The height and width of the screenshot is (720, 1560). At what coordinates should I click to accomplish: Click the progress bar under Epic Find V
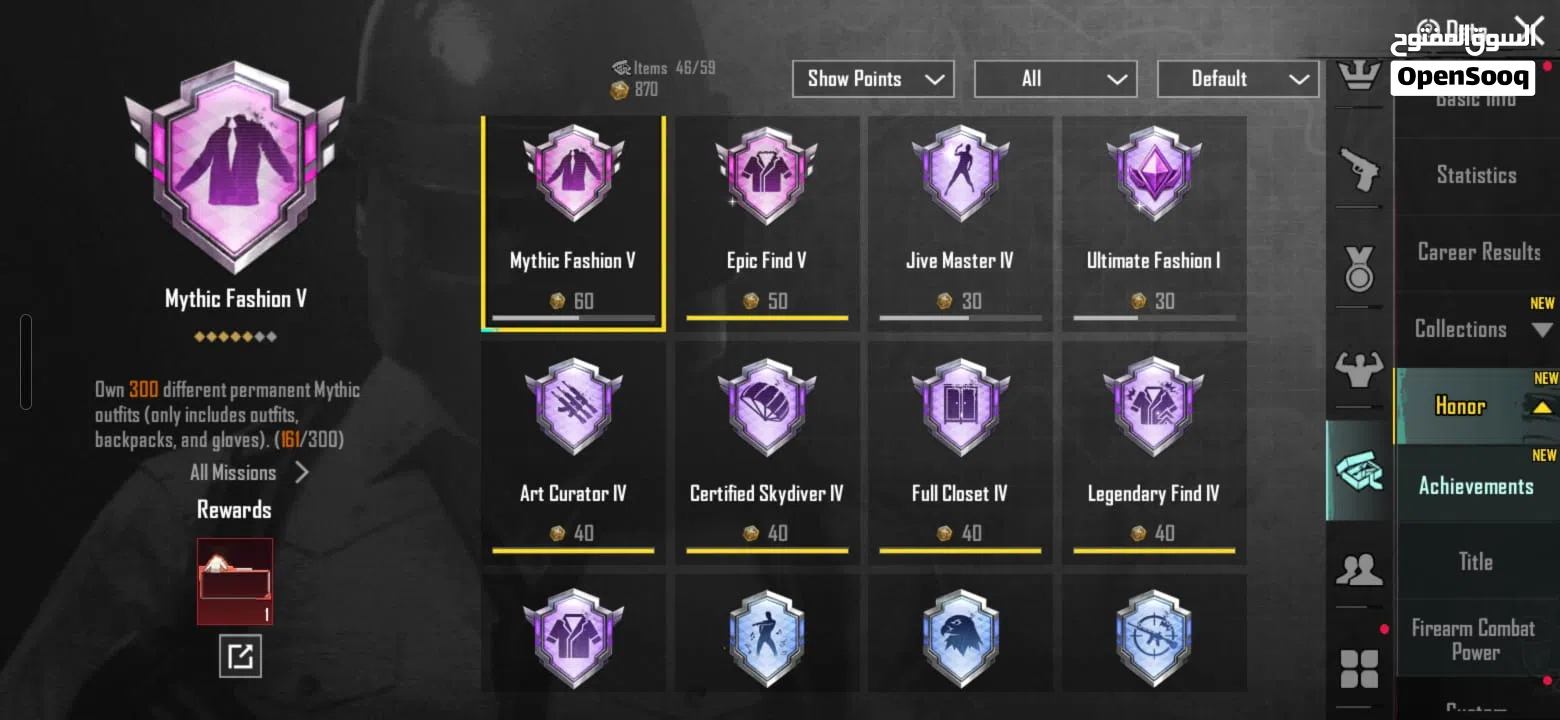pyautogui.click(x=766, y=320)
